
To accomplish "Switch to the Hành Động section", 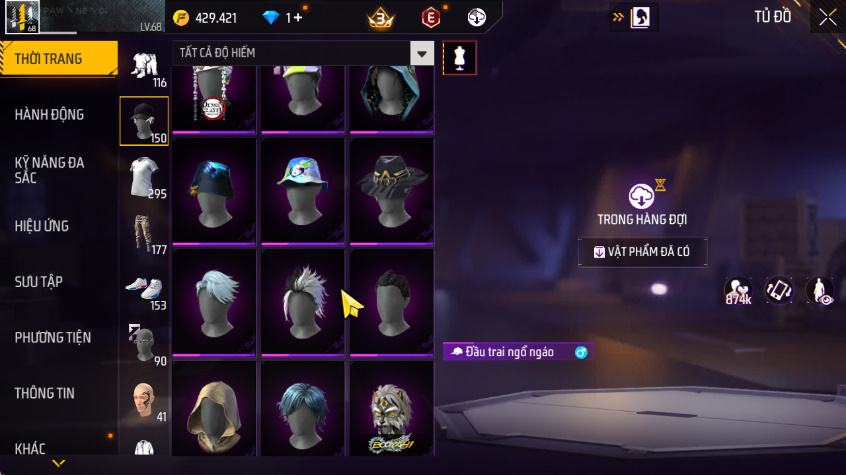I will pyautogui.click(x=50, y=115).
